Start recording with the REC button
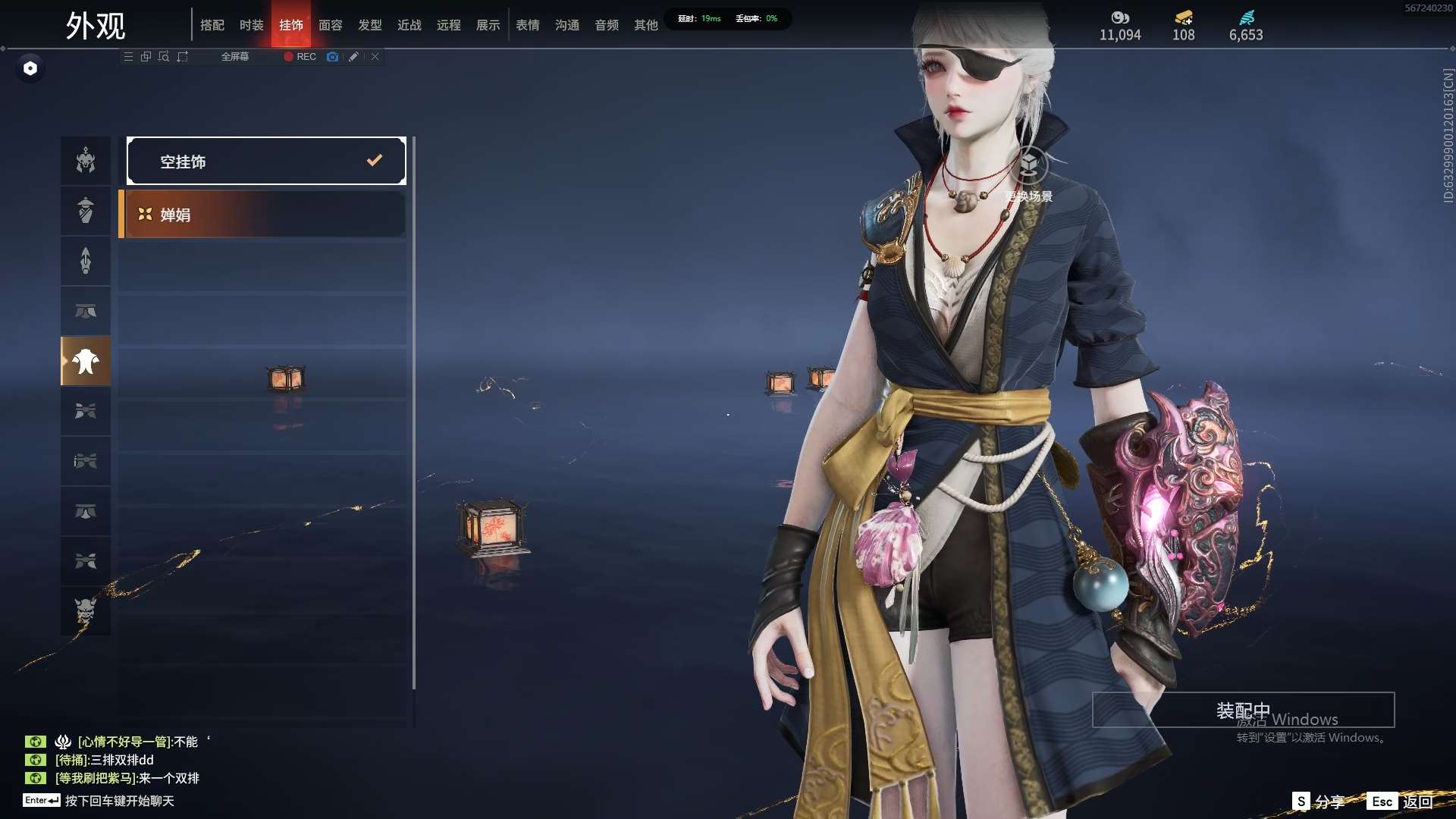1456x819 pixels. click(x=300, y=57)
